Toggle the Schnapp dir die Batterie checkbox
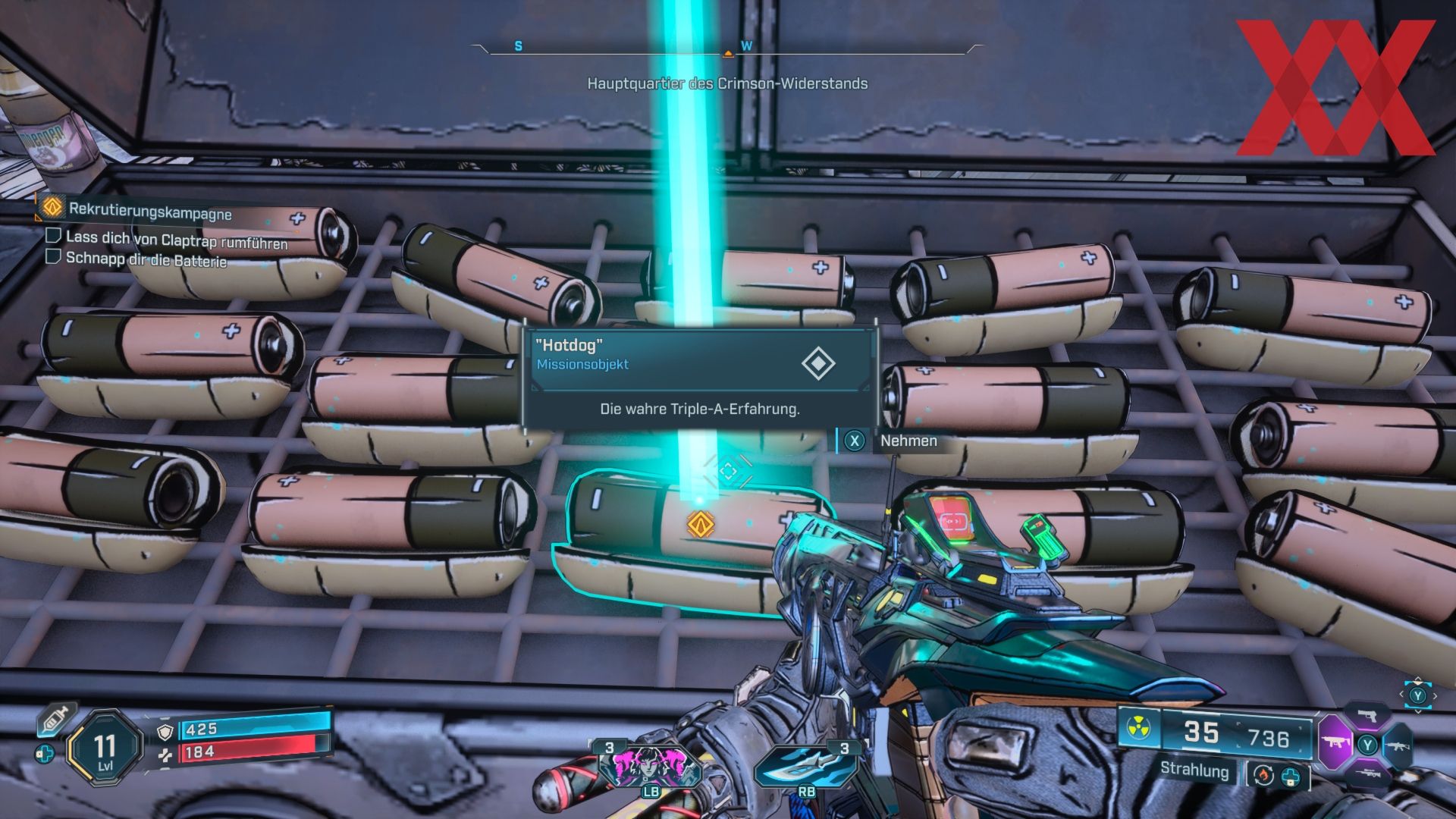Viewport: 1456px width, 819px height. [x=53, y=256]
